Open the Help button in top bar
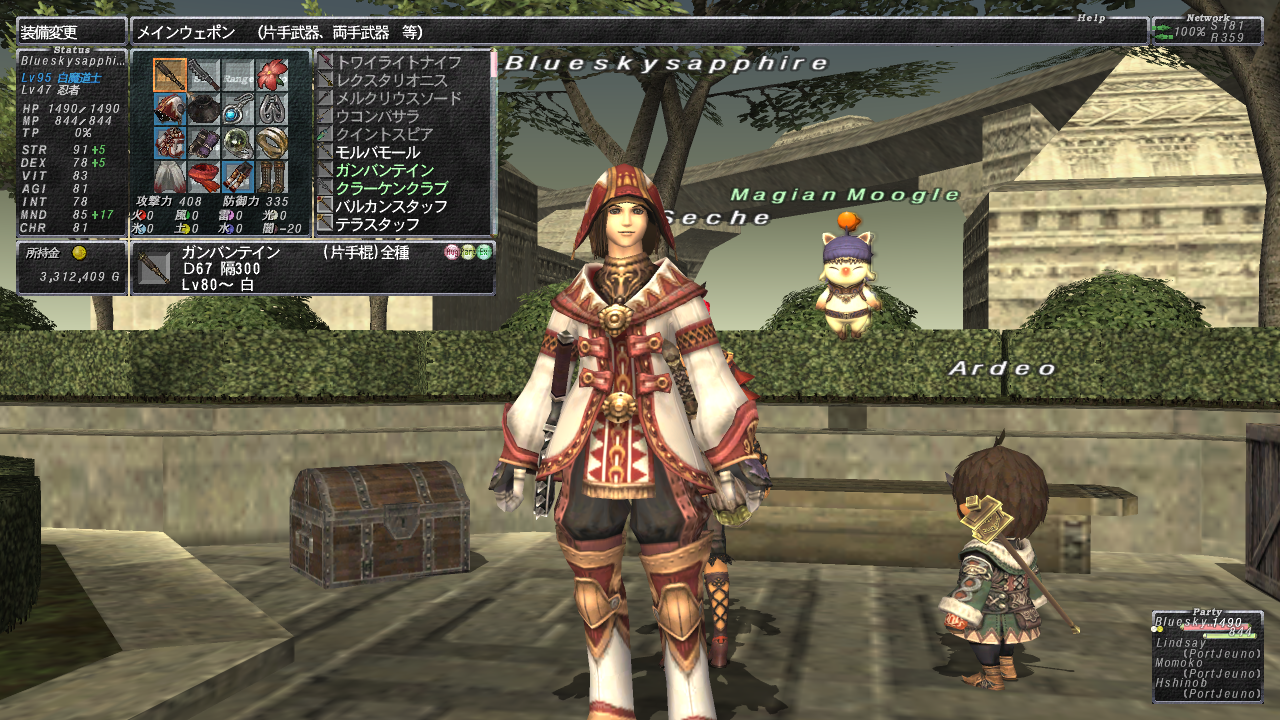 tap(1091, 18)
